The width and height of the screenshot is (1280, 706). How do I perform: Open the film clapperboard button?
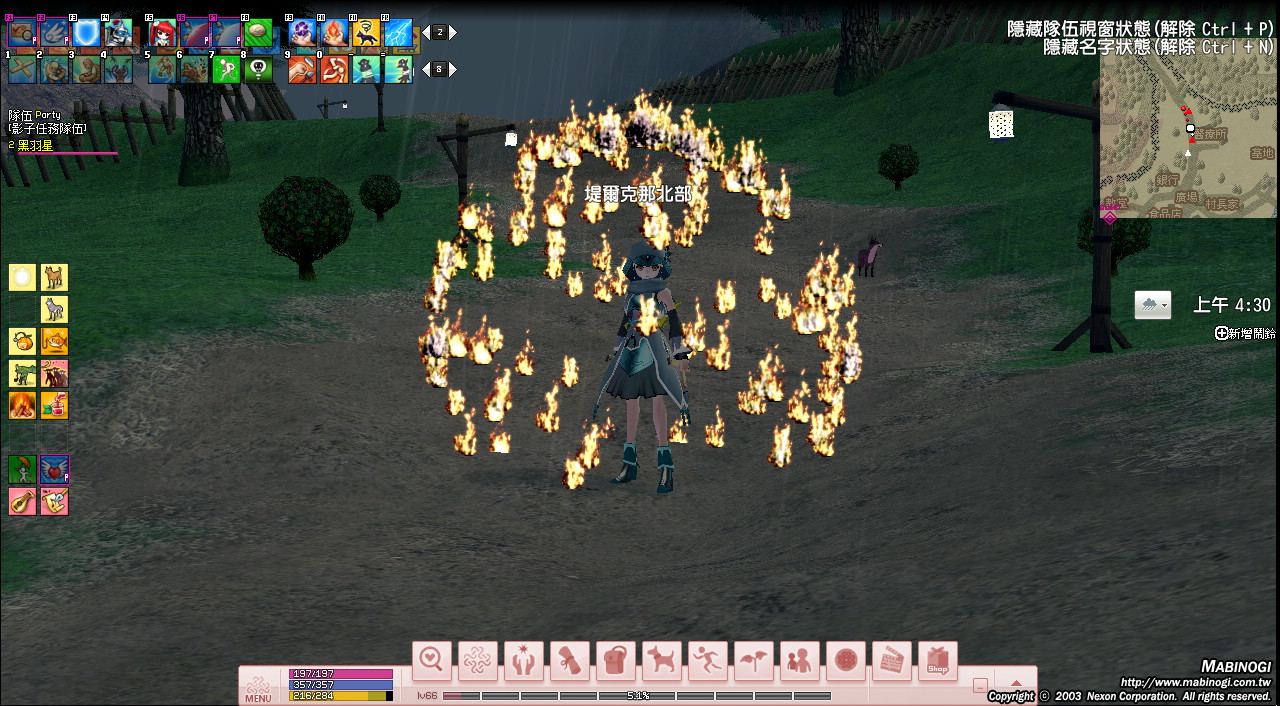891,660
